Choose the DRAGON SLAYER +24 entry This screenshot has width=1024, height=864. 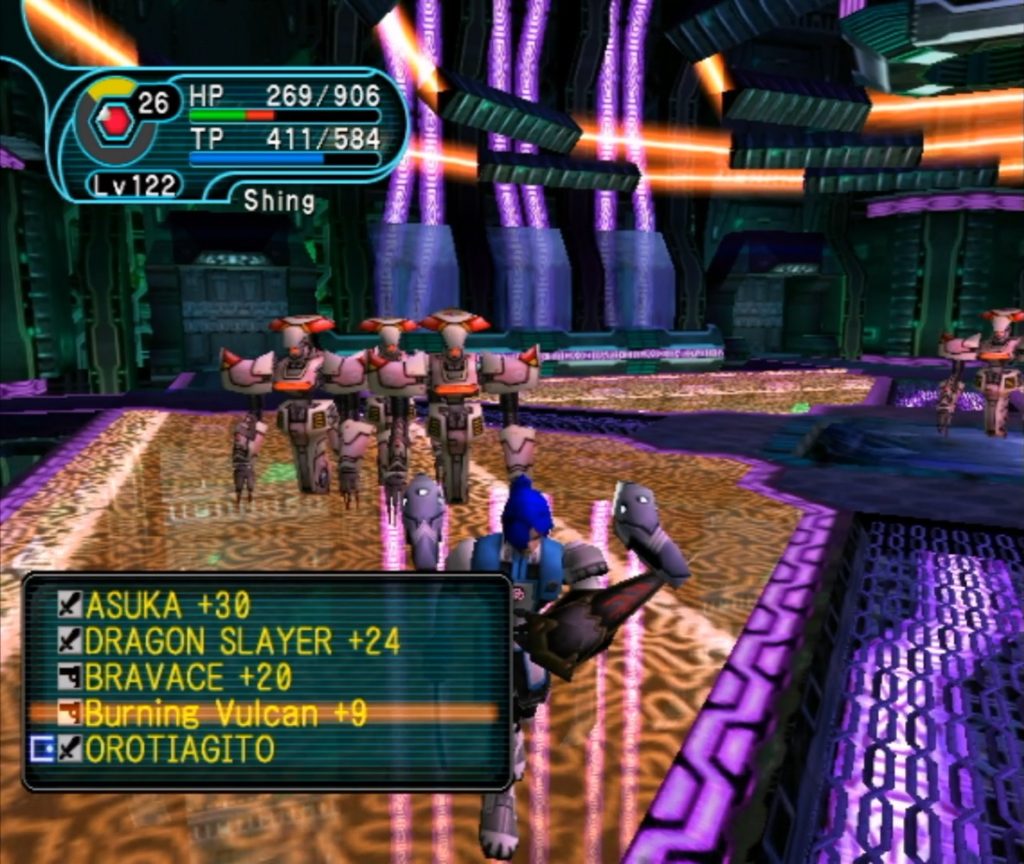242,641
